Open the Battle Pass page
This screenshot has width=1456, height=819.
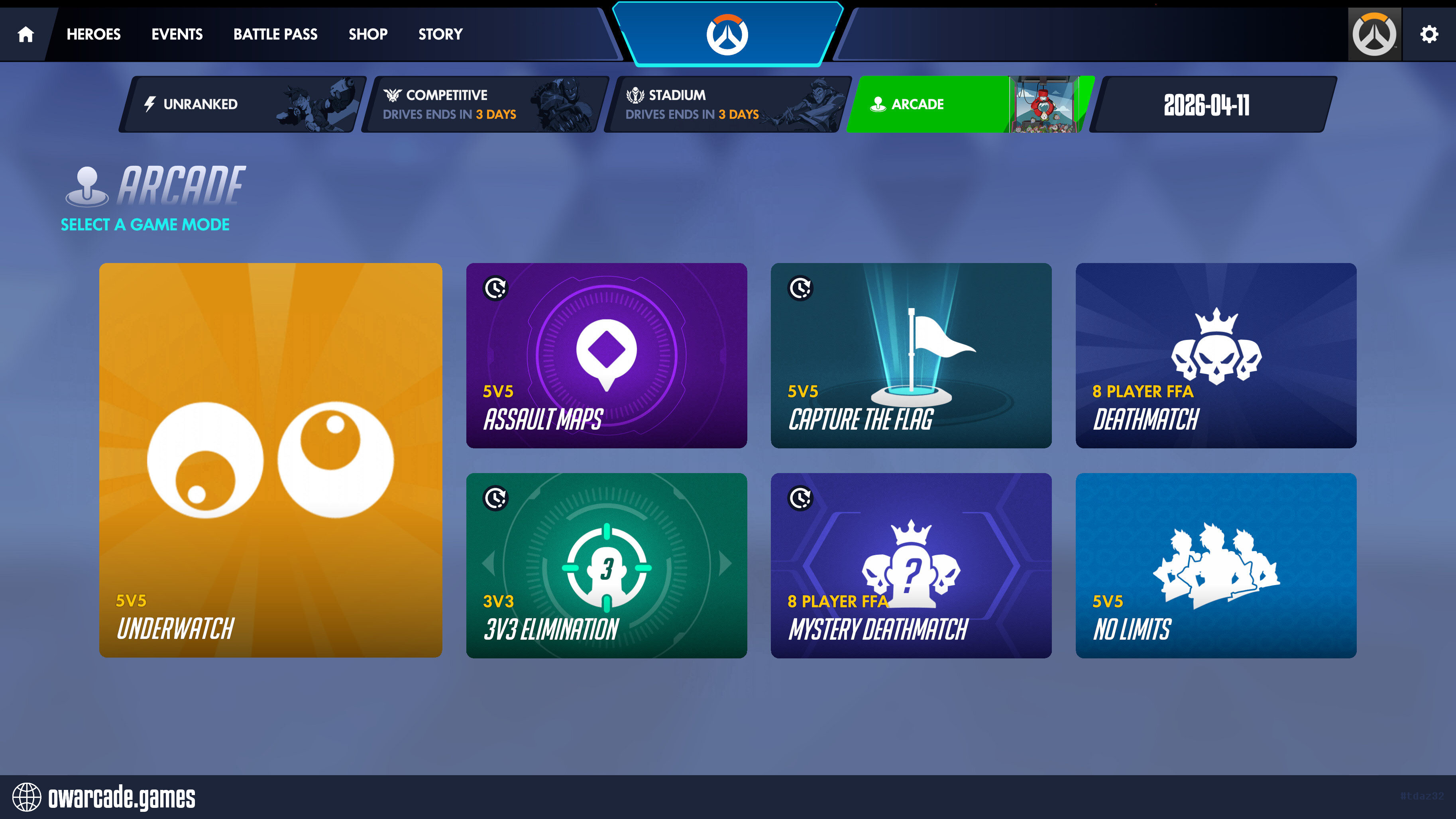point(275,35)
